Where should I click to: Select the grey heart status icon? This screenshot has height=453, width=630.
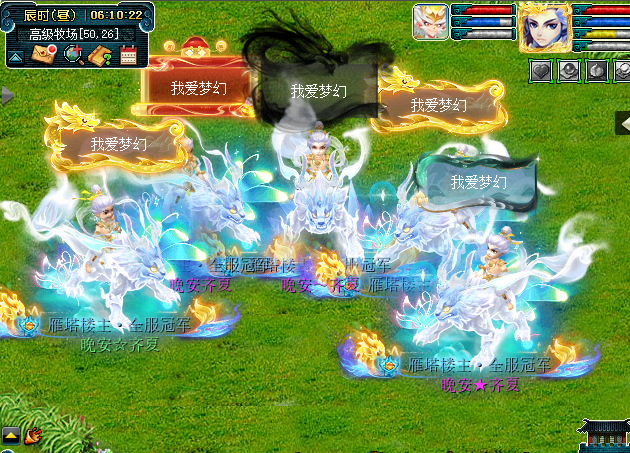pos(540,70)
